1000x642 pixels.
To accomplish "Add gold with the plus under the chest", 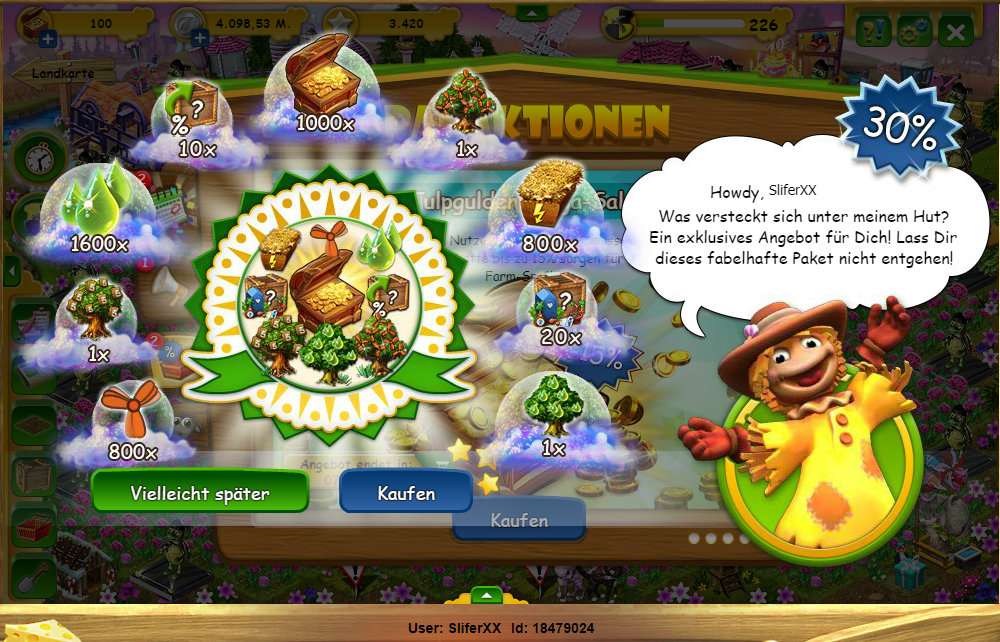I will [47, 41].
